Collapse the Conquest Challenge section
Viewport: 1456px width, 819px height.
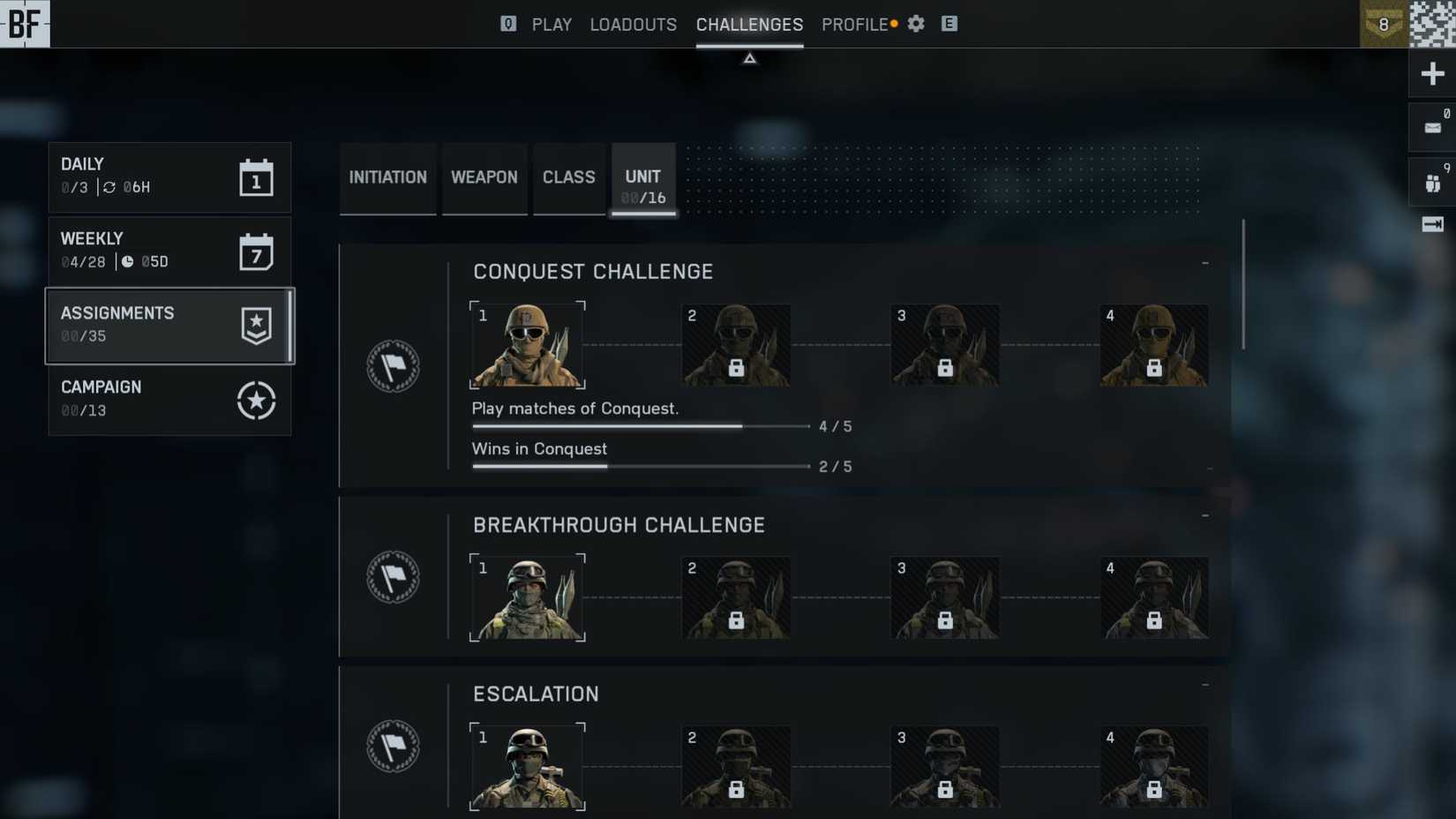click(x=1205, y=262)
